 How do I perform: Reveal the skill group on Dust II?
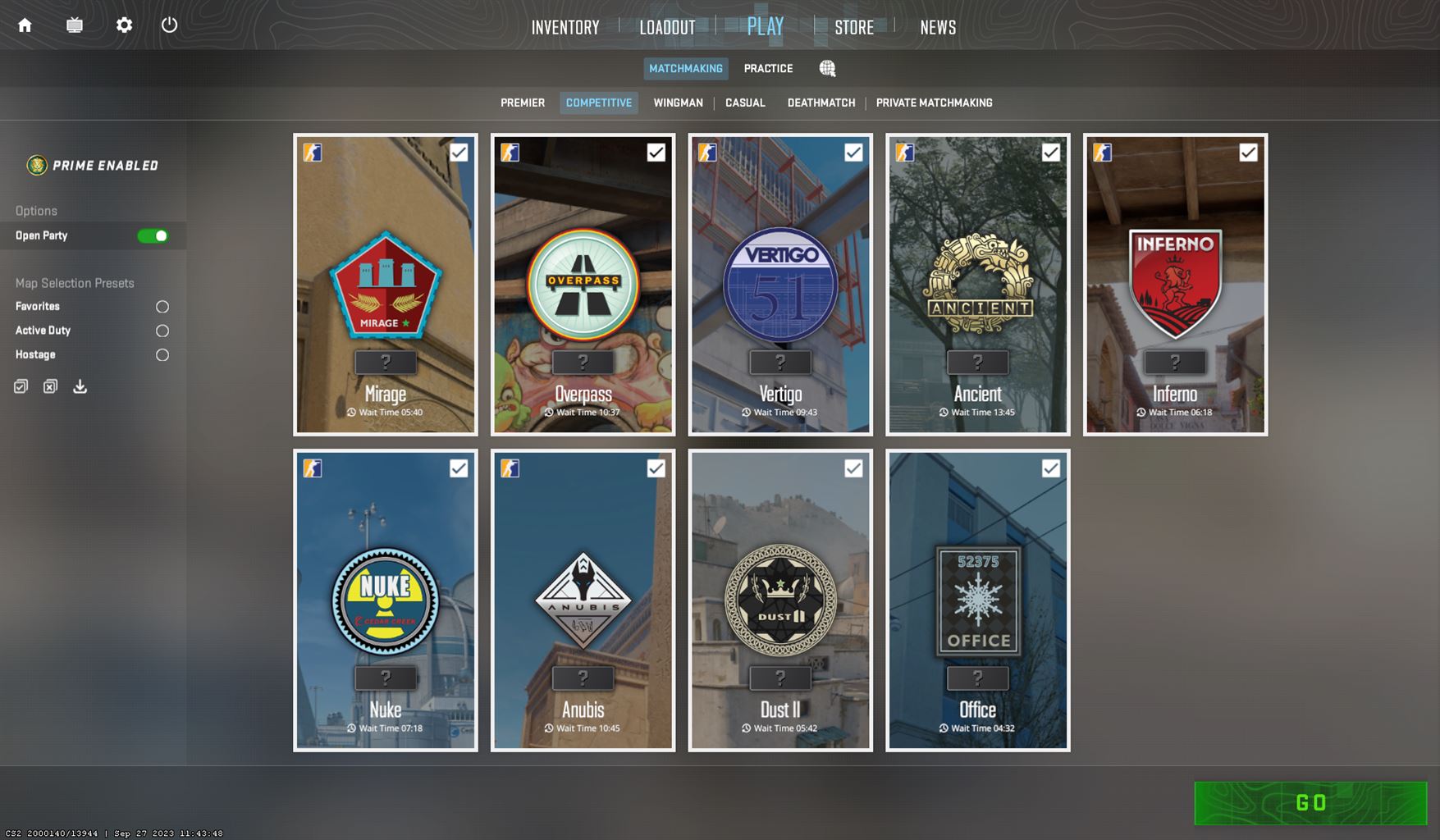coord(779,678)
